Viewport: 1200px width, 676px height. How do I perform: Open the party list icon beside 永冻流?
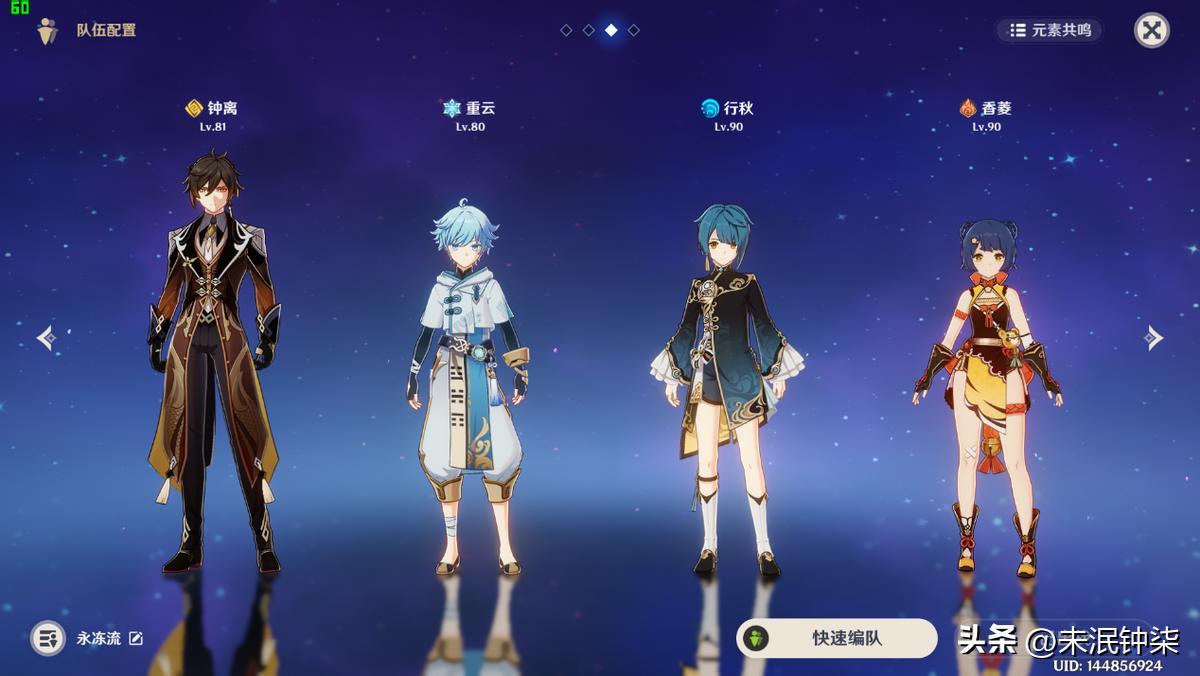pos(48,638)
